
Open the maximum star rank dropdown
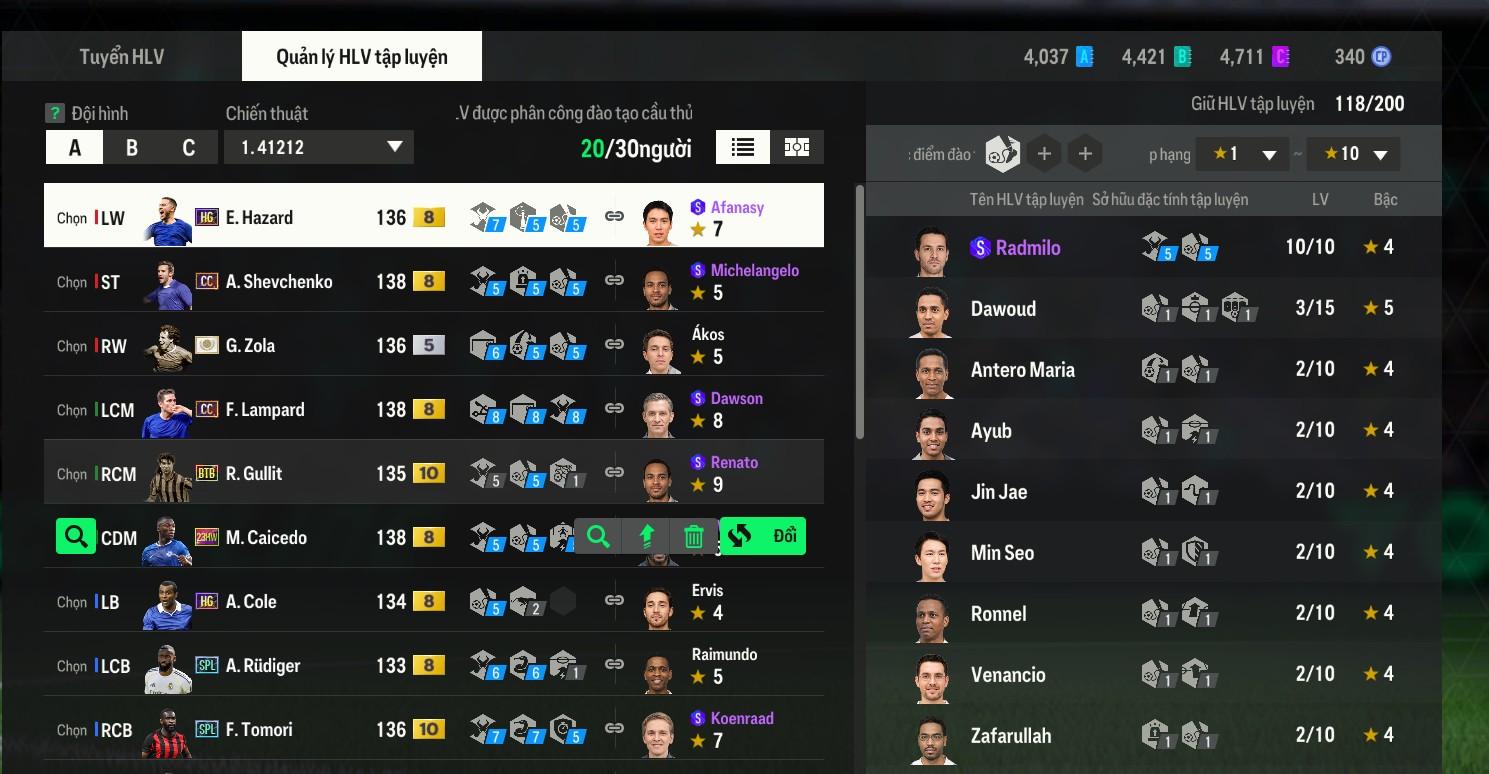(x=1353, y=154)
